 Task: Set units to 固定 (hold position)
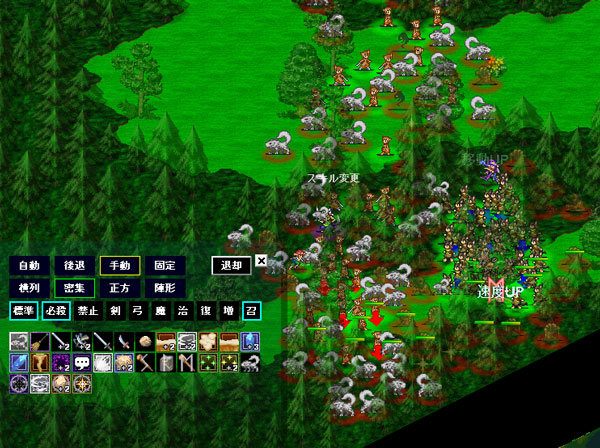pyautogui.click(x=164, y=266)
